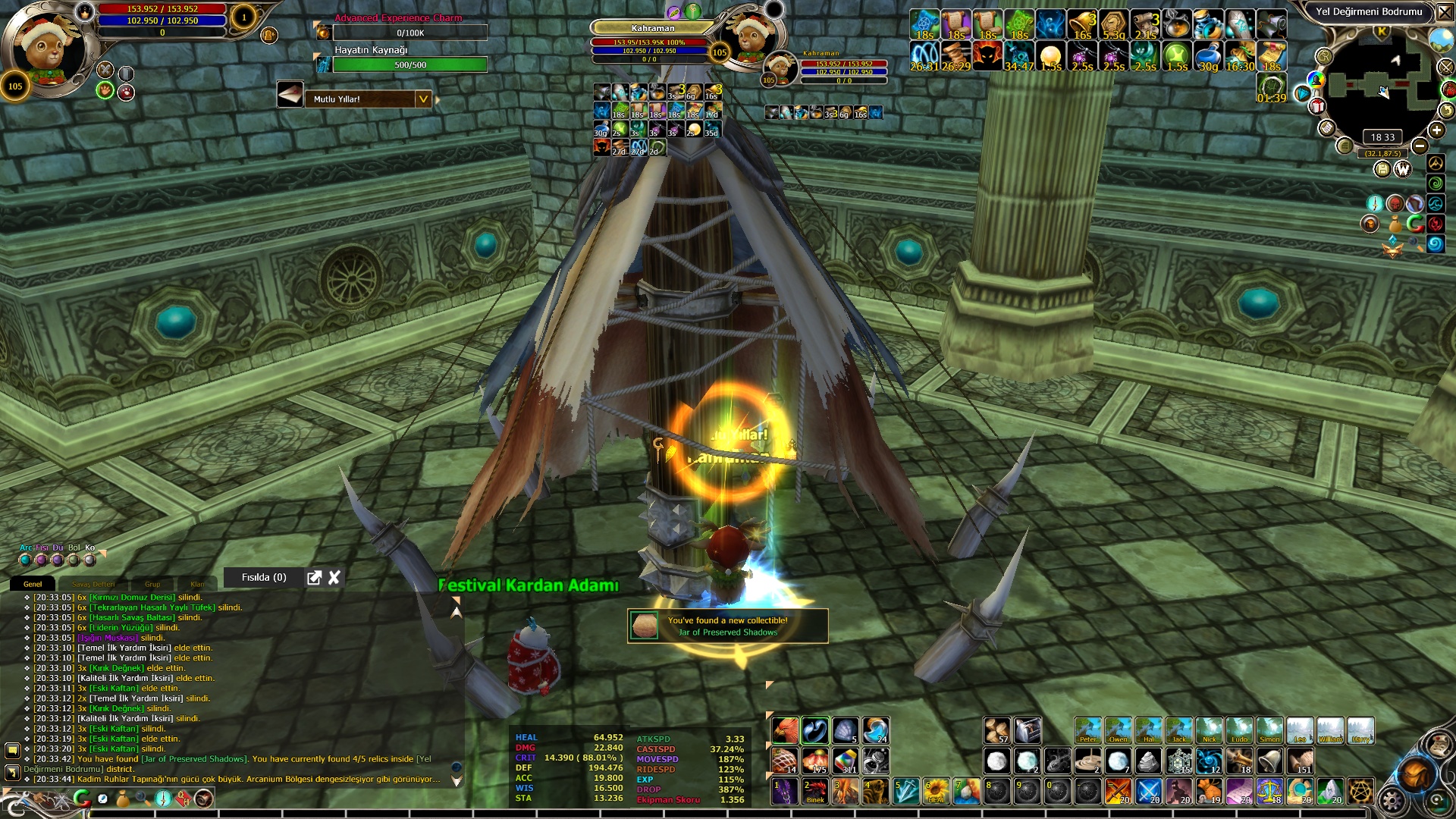Click the Jar of Preserved Shadows notification

[x=727, y=626]
